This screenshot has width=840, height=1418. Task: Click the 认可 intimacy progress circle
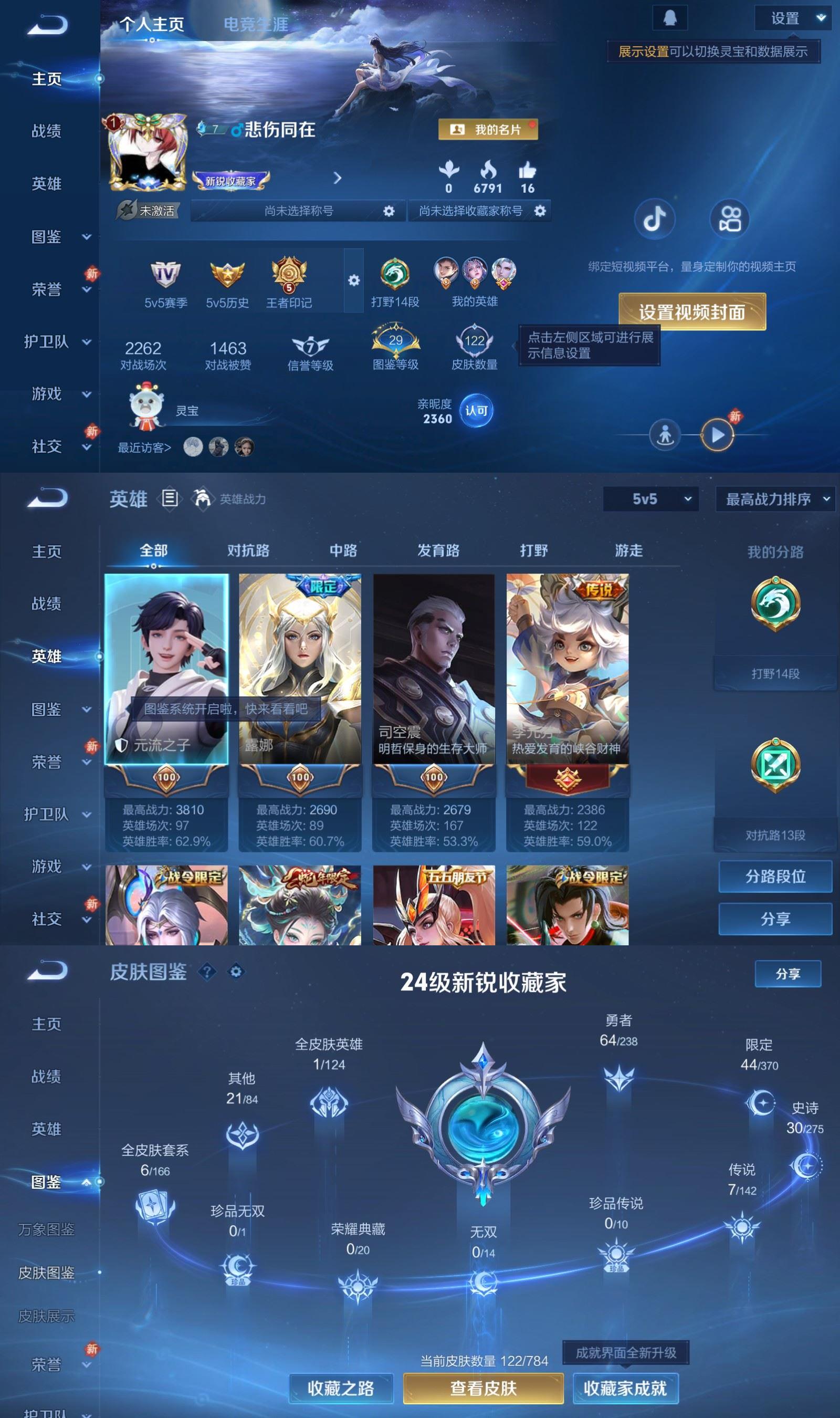[x=477, y=412]
